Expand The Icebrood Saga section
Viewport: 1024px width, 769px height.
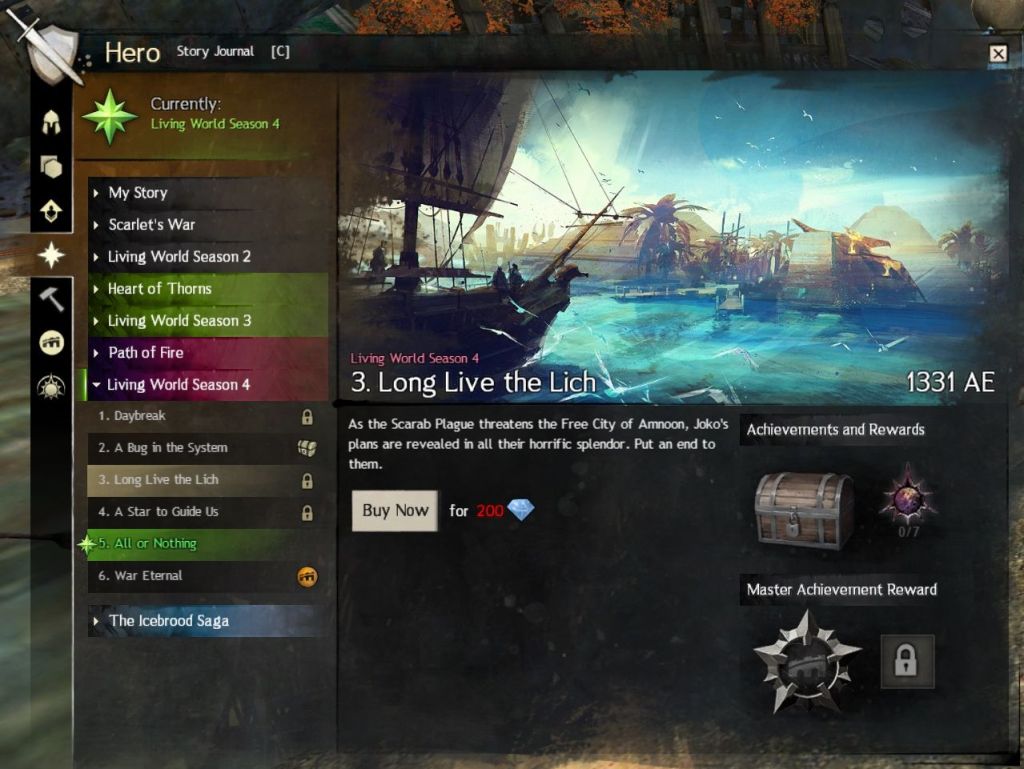[168, 621]
